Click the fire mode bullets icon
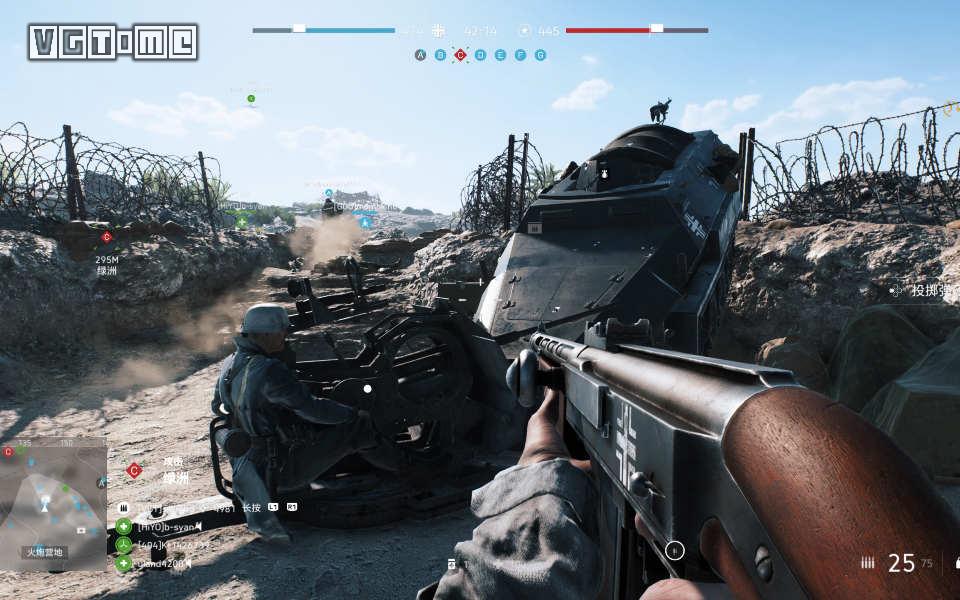 867,563
